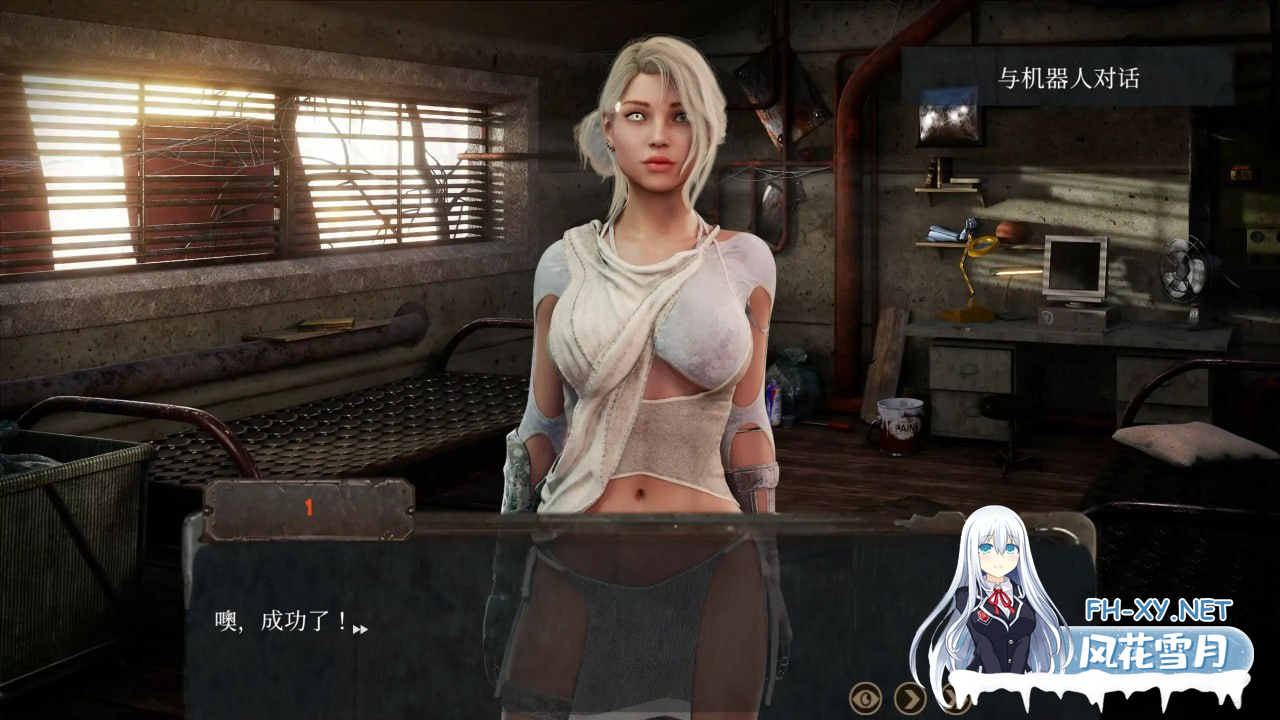Hide the dialogue box with the eye icon

[x=865, y=697]
